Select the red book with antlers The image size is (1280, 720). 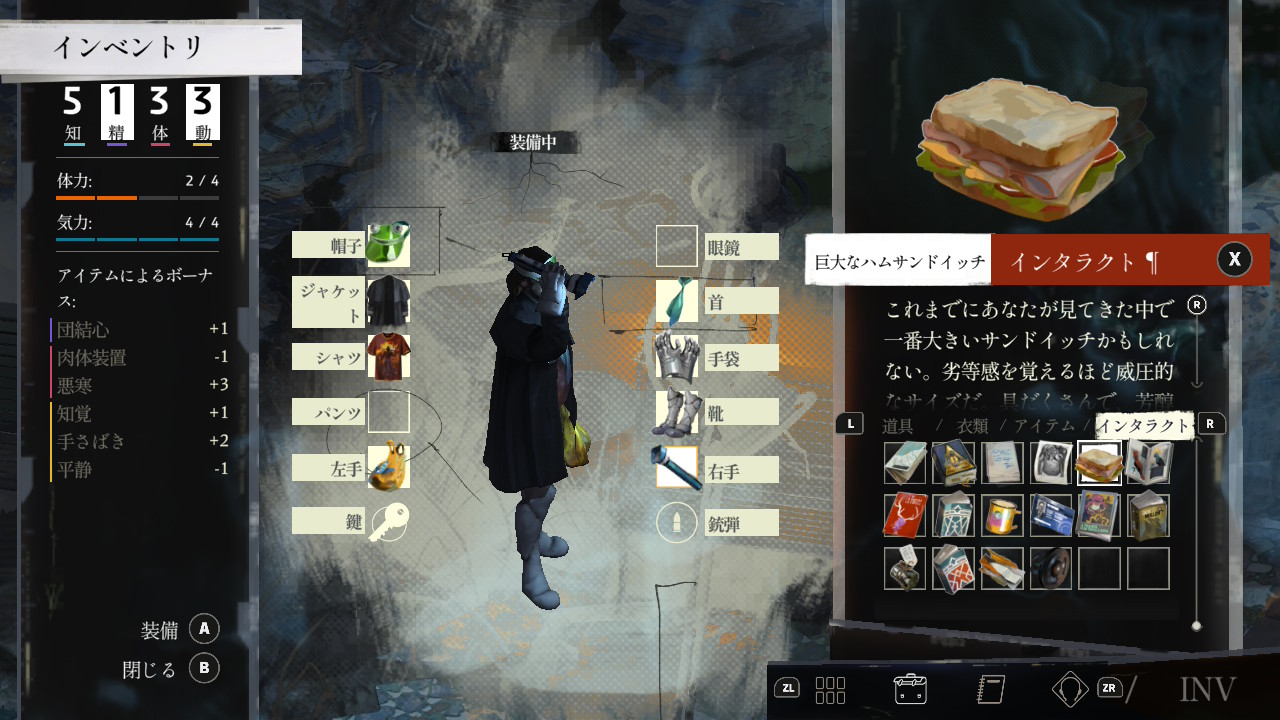(905, 516)
